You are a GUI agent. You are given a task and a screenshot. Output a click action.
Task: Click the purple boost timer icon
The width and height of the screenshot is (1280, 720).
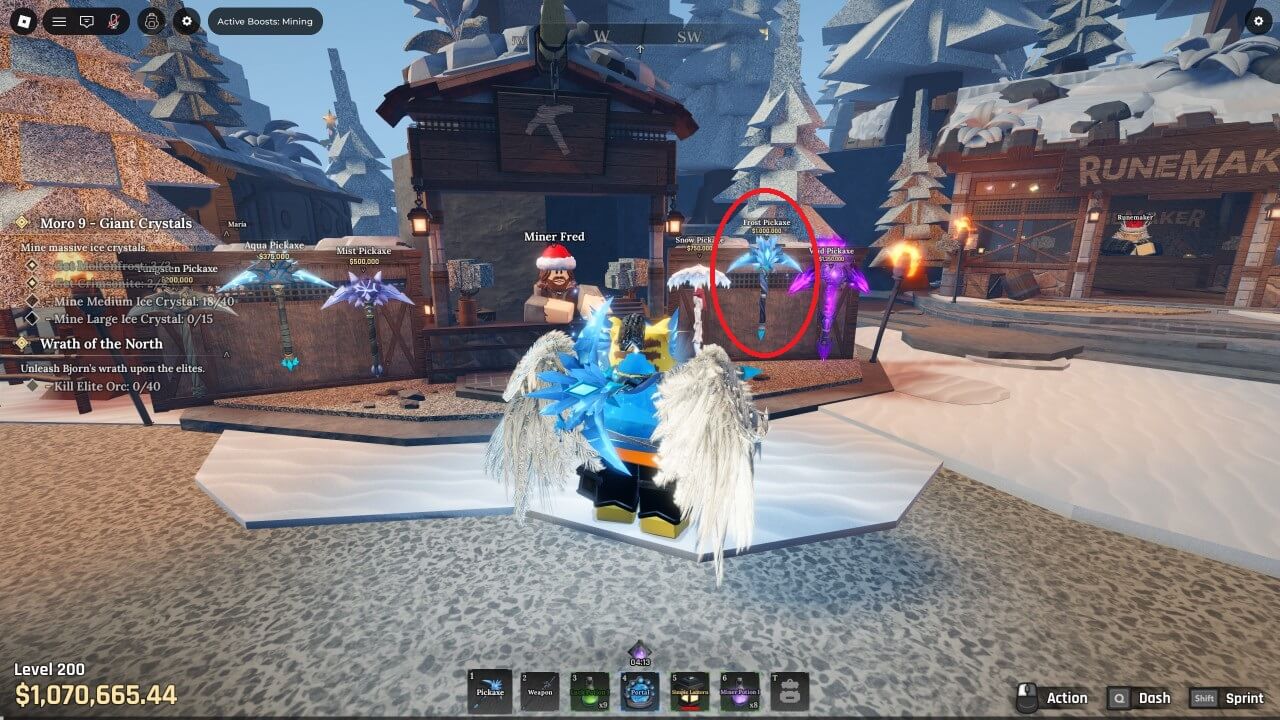(639, 651)
